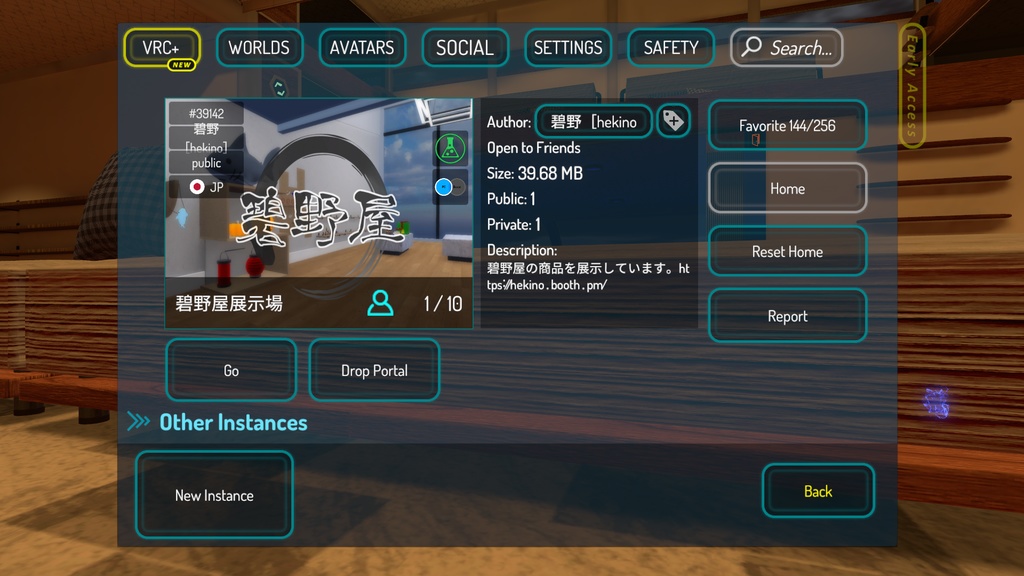Click the green flask icon on thumbnail

451,149
